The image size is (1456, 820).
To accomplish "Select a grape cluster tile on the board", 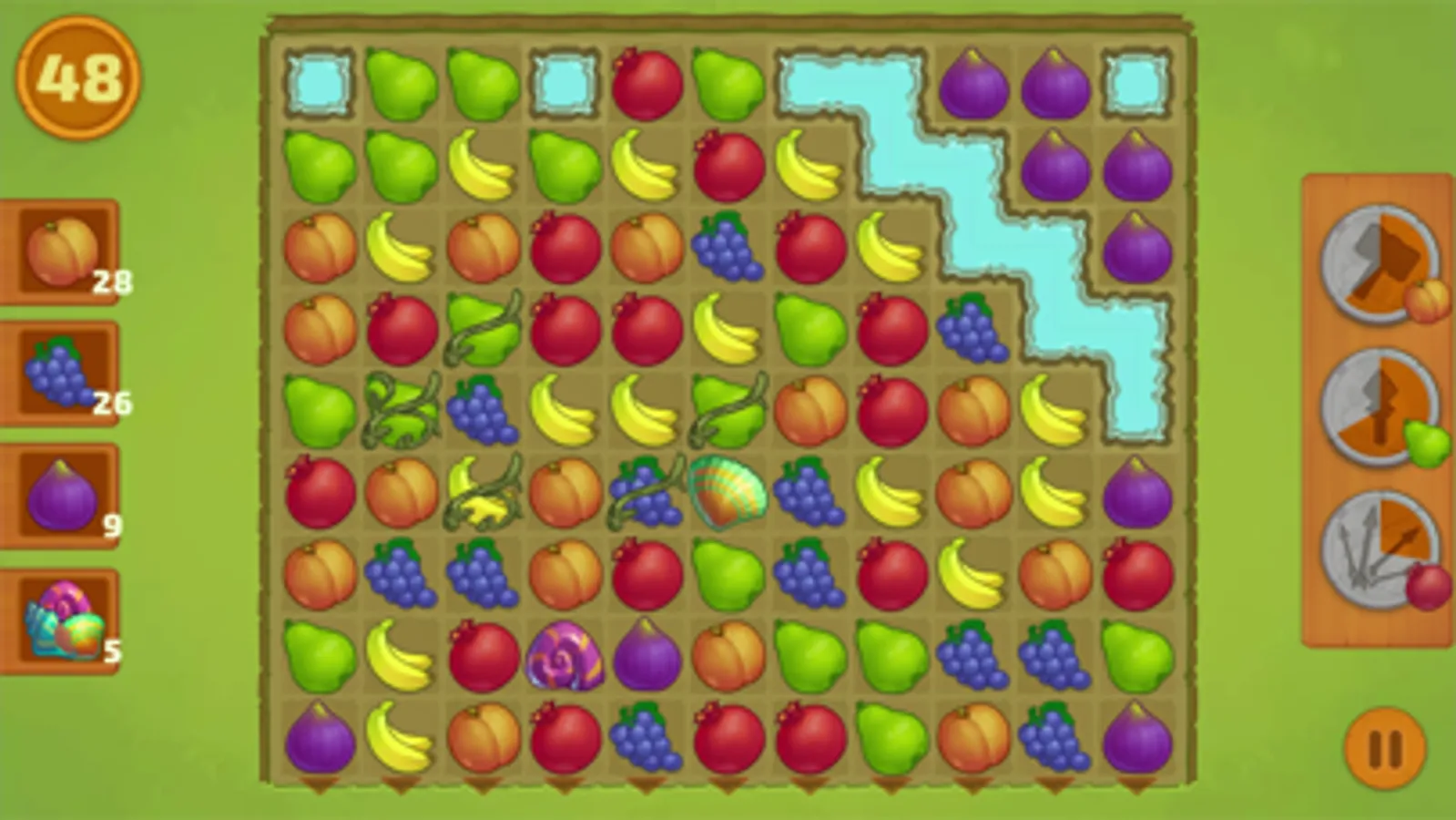I will pyautogui.click(x=727, y=249).
